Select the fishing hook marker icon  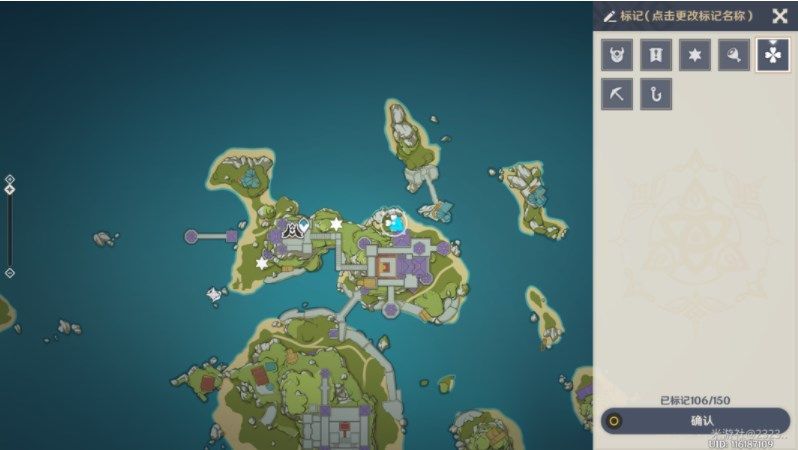656,94
